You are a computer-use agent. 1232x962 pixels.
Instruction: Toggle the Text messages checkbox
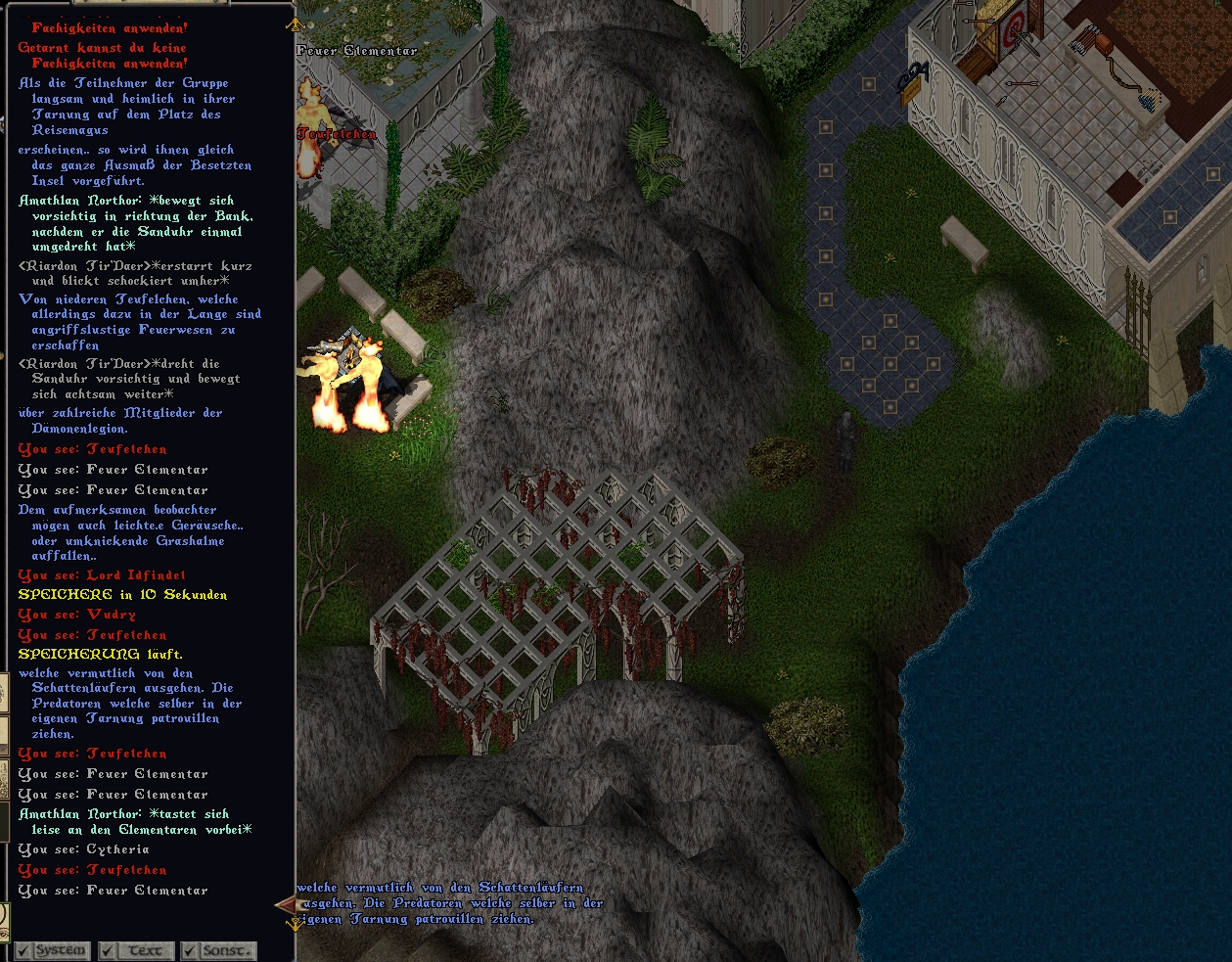(x=108, y=951)
